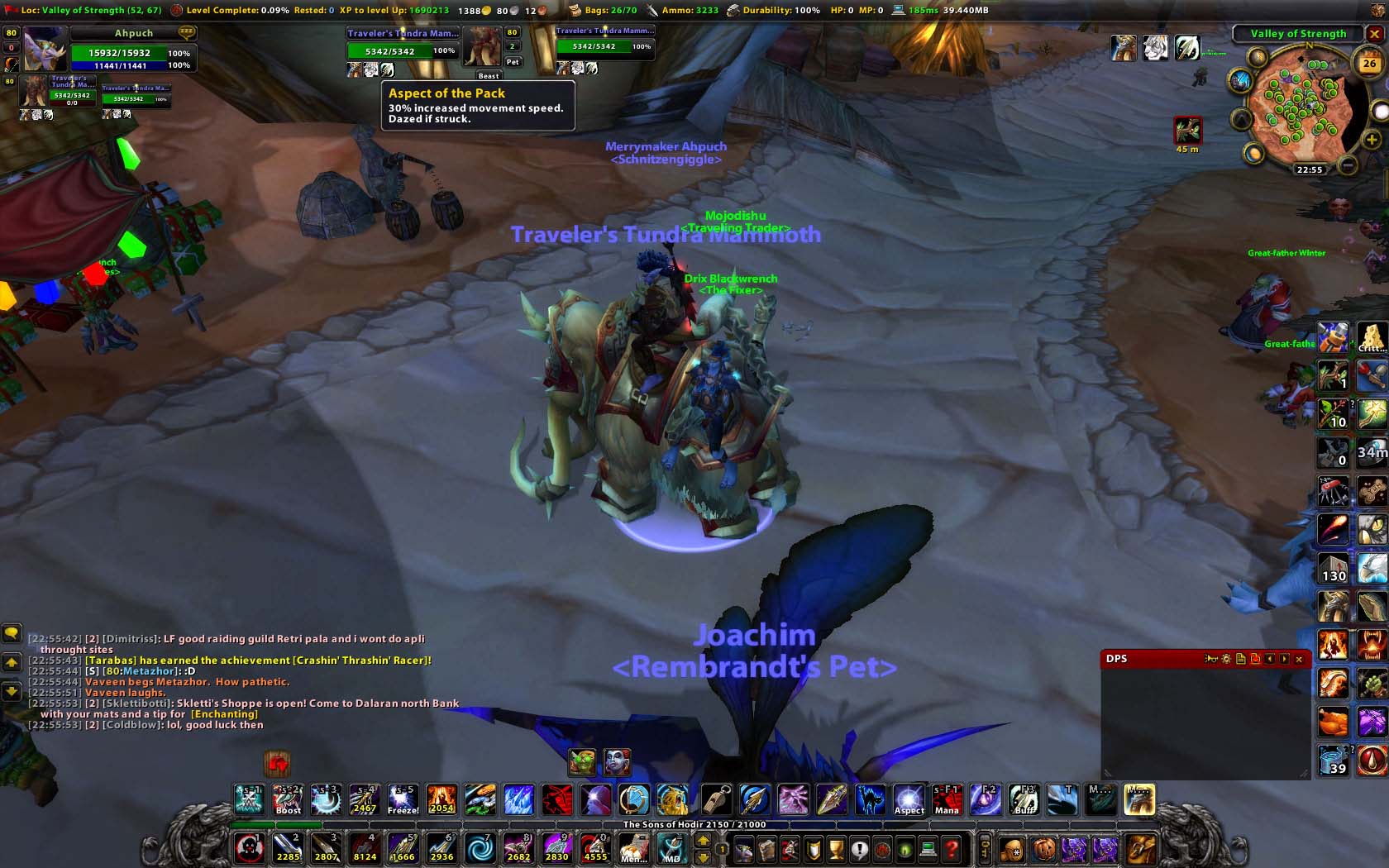Click the whistle icon on the action bar

pos(717,799)
